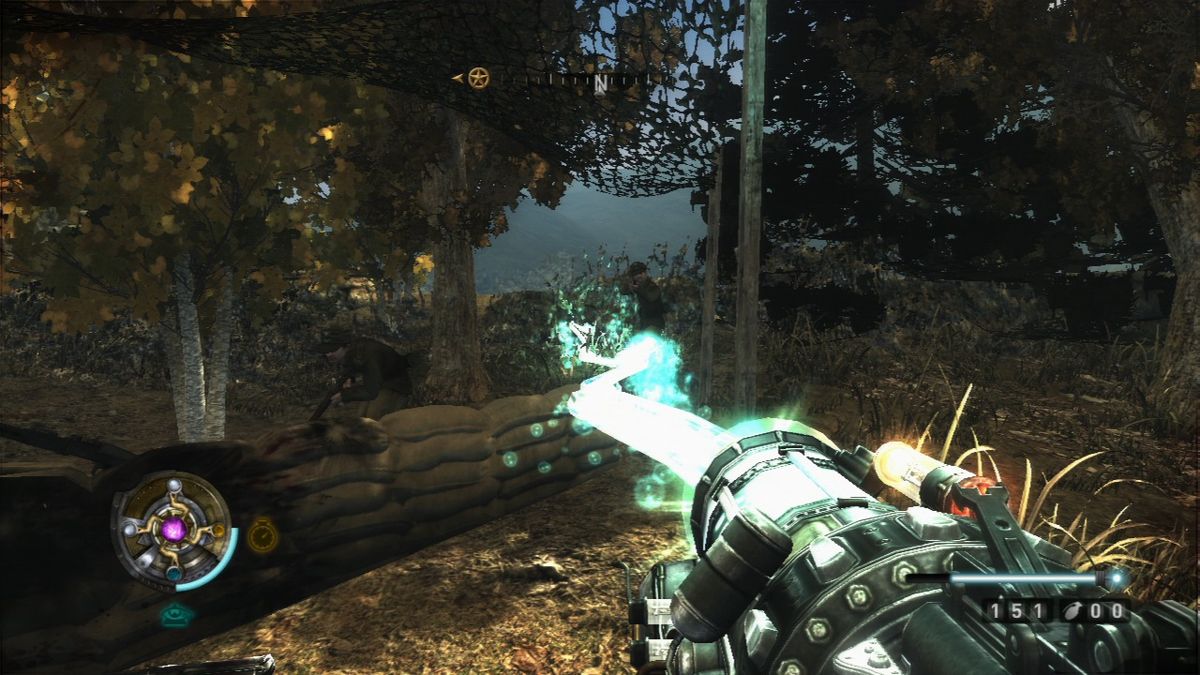The height and width of the screenshot is (675, 1200).
Task: Click the teal eye Veil sight icon
Action: (x=177, y=615)
